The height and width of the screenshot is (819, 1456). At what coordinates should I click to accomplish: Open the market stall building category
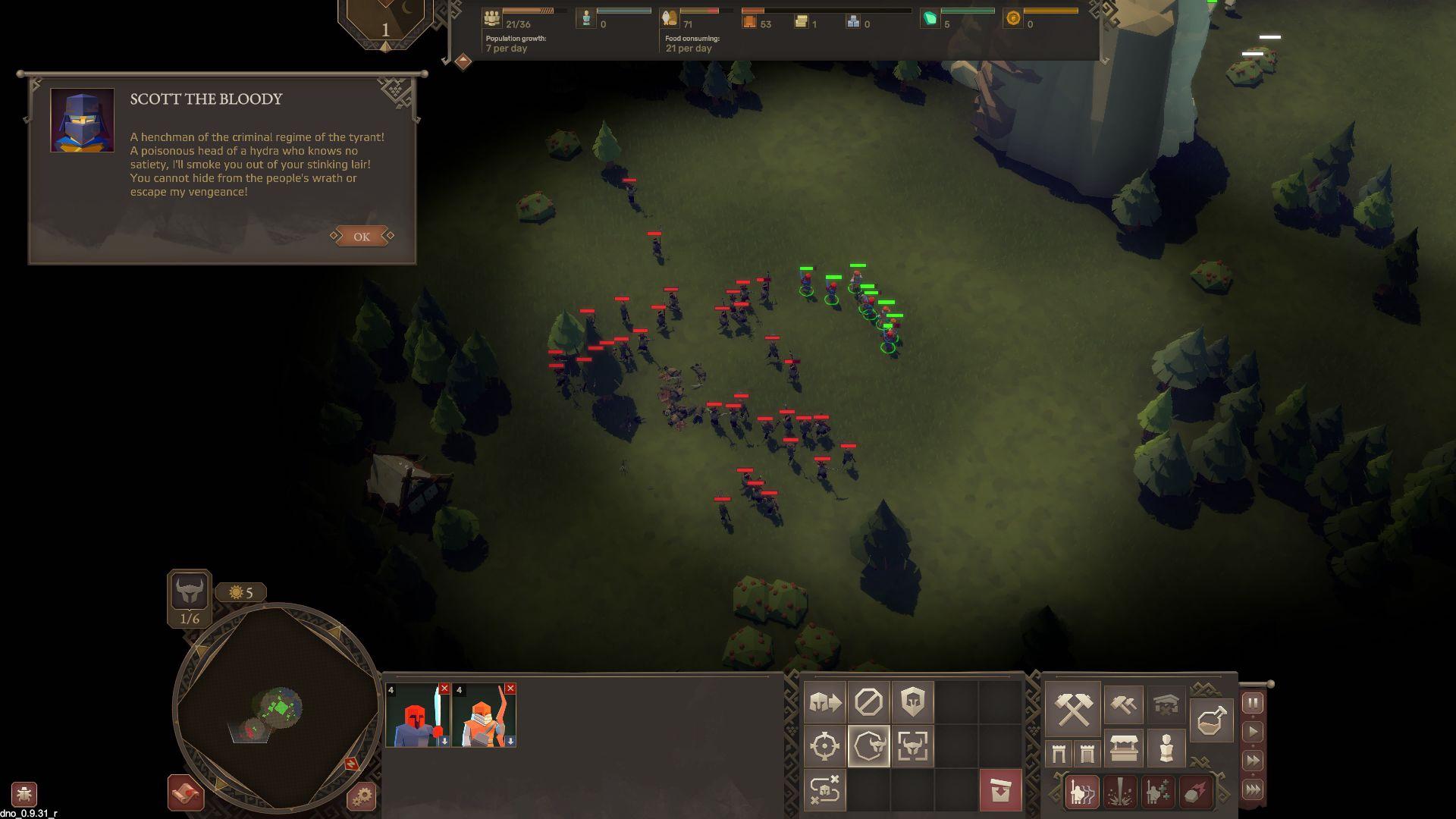[x=1123, y=749]
